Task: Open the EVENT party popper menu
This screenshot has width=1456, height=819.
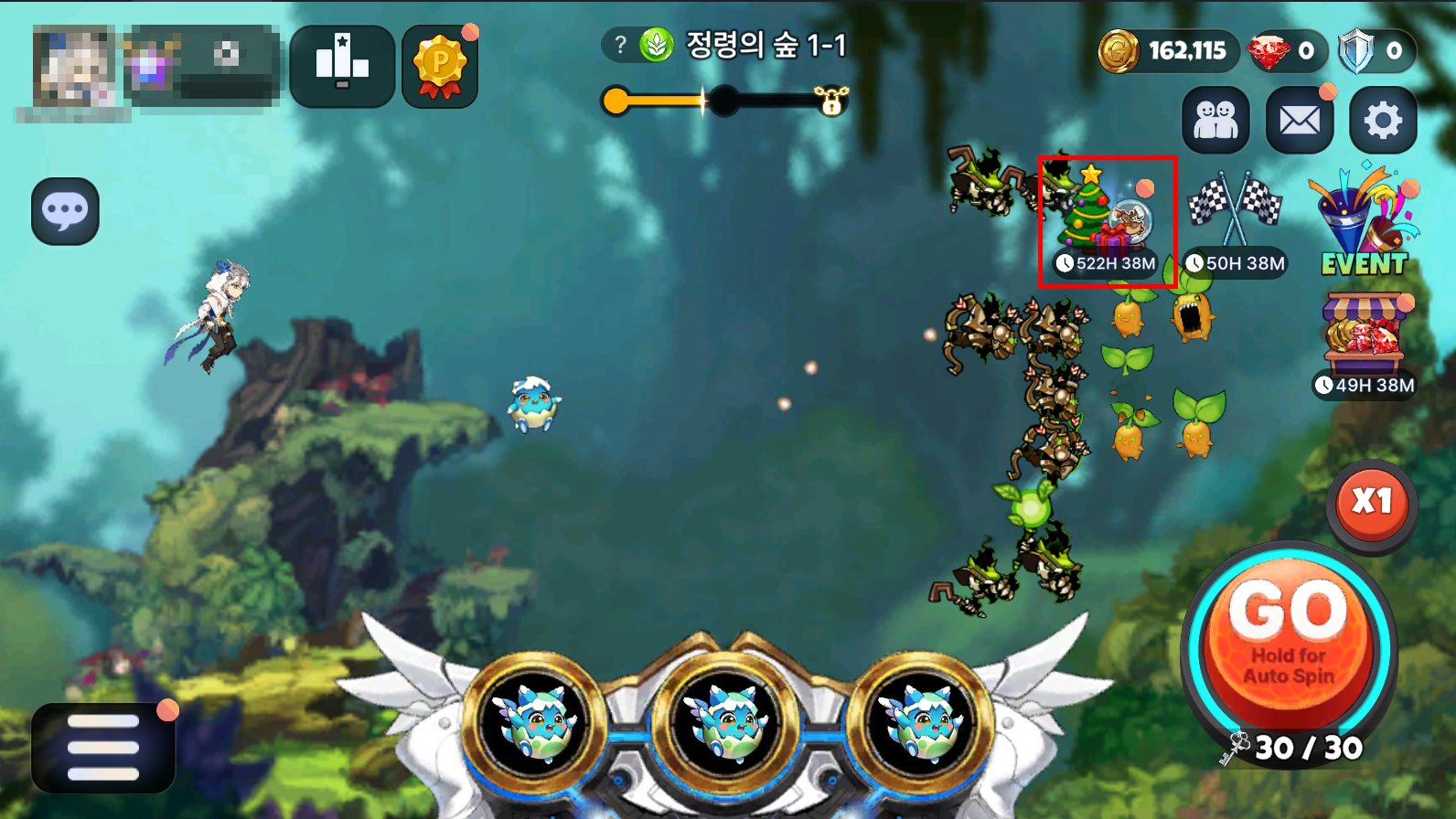Action: (x=1364, y=222)
